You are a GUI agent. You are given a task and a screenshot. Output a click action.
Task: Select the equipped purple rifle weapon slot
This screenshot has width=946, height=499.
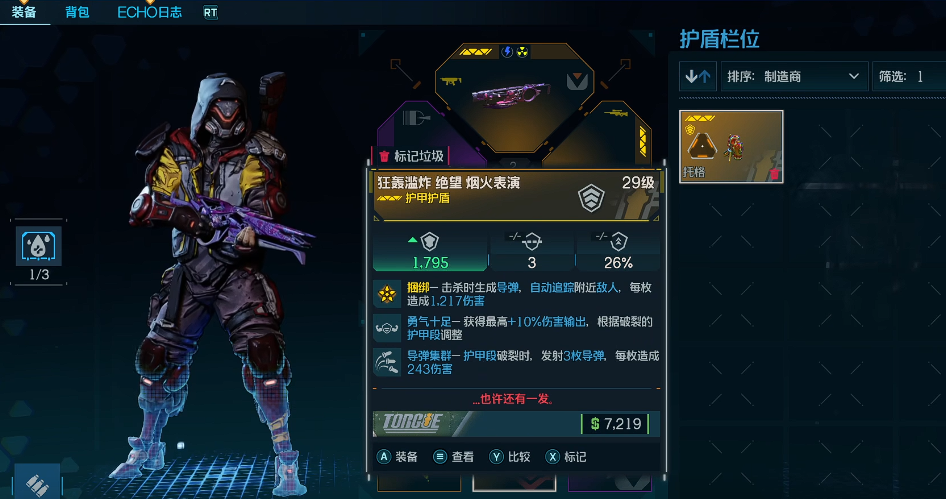tap(514, 93)
